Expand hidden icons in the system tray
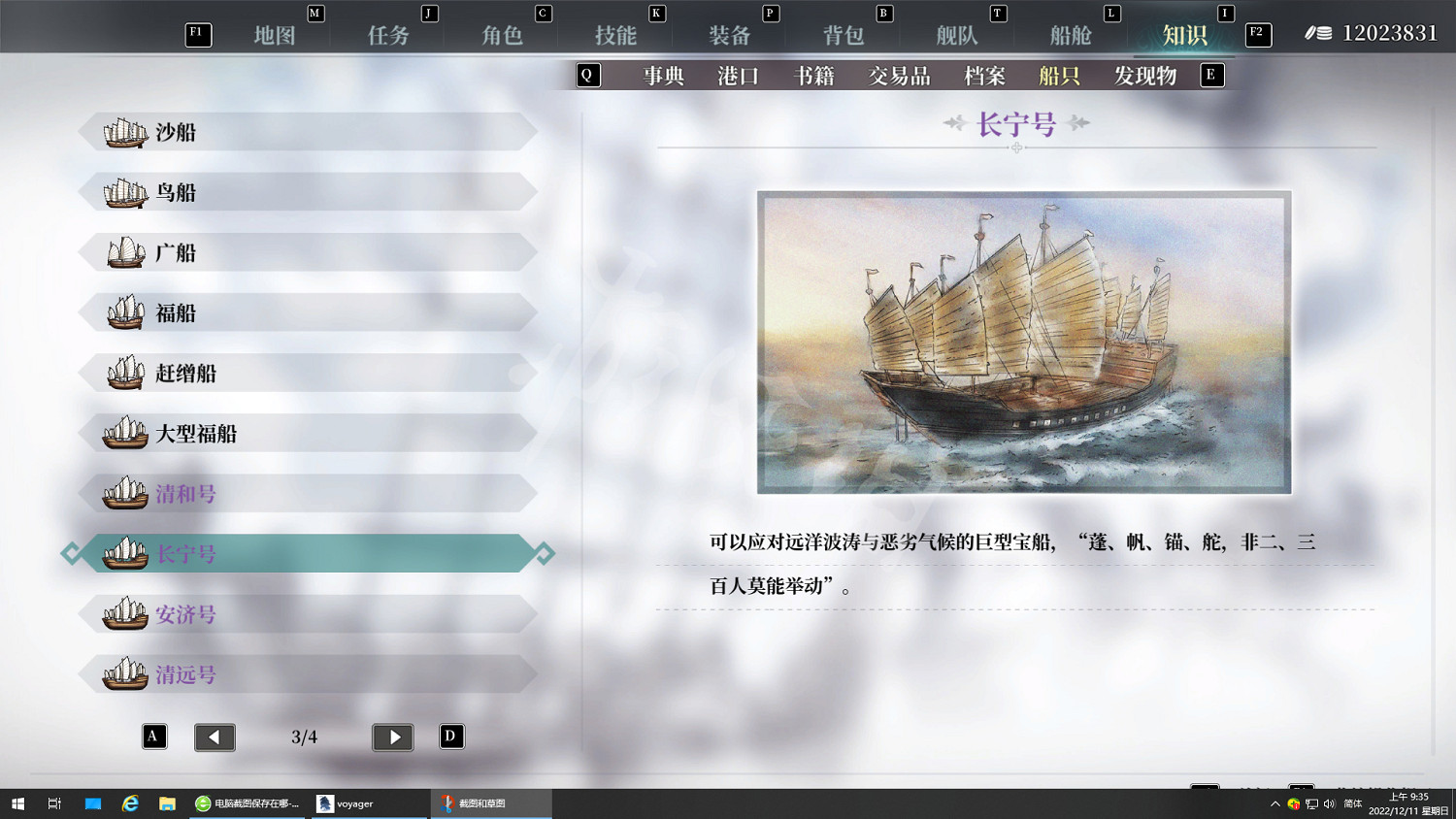Screen dimensions: 1456x819 [x=1274, y=803]
